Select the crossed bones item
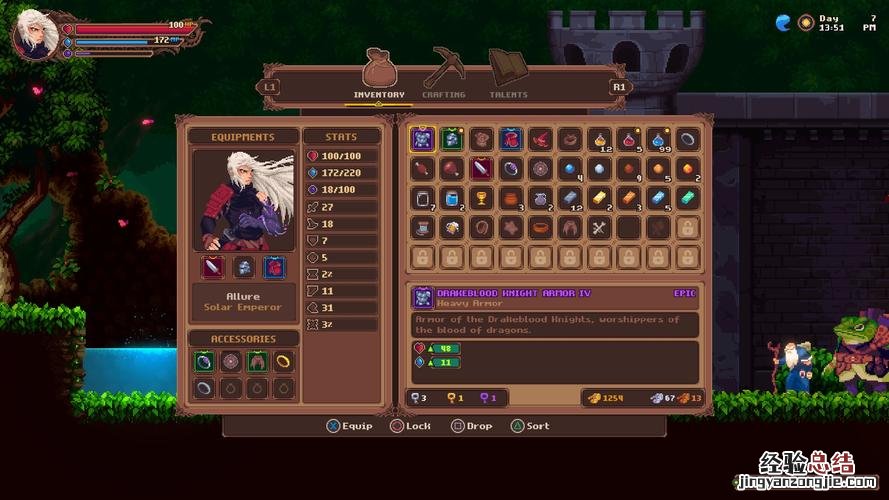 598,228
